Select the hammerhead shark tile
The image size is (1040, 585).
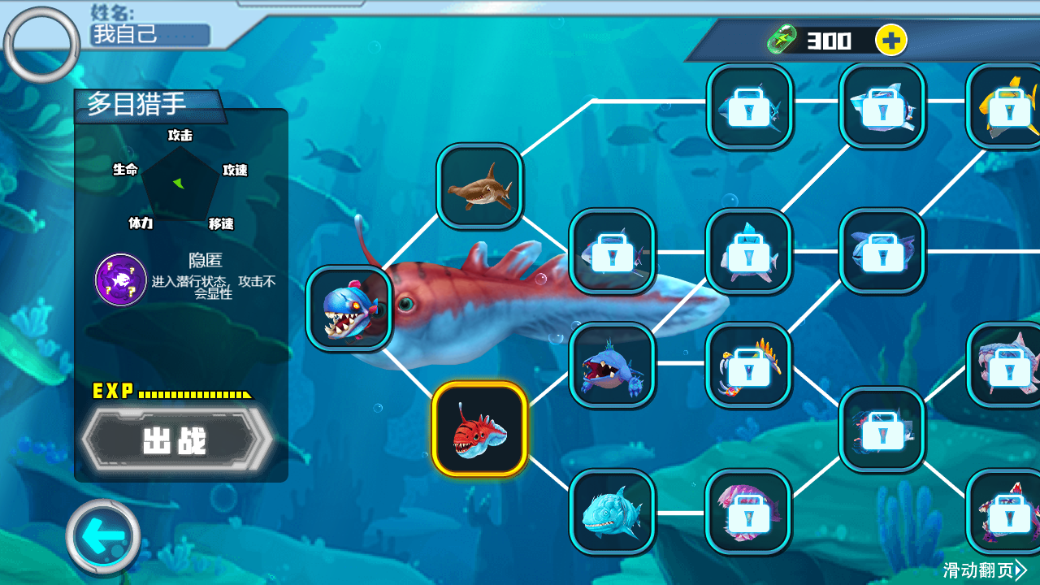(480, 186)
